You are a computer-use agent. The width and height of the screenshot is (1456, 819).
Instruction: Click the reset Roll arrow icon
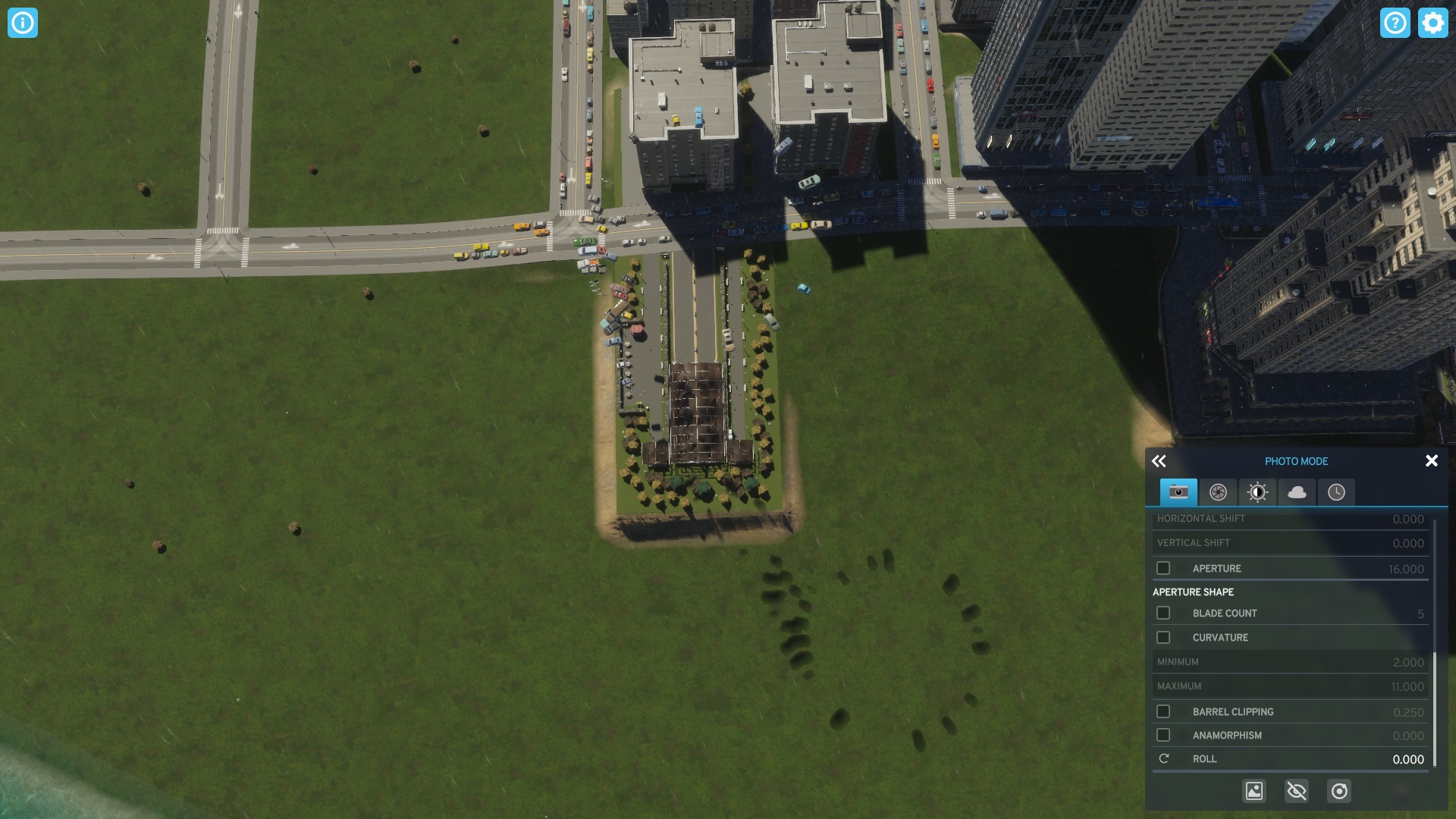pyautogui.click(x=1163, y=758)
